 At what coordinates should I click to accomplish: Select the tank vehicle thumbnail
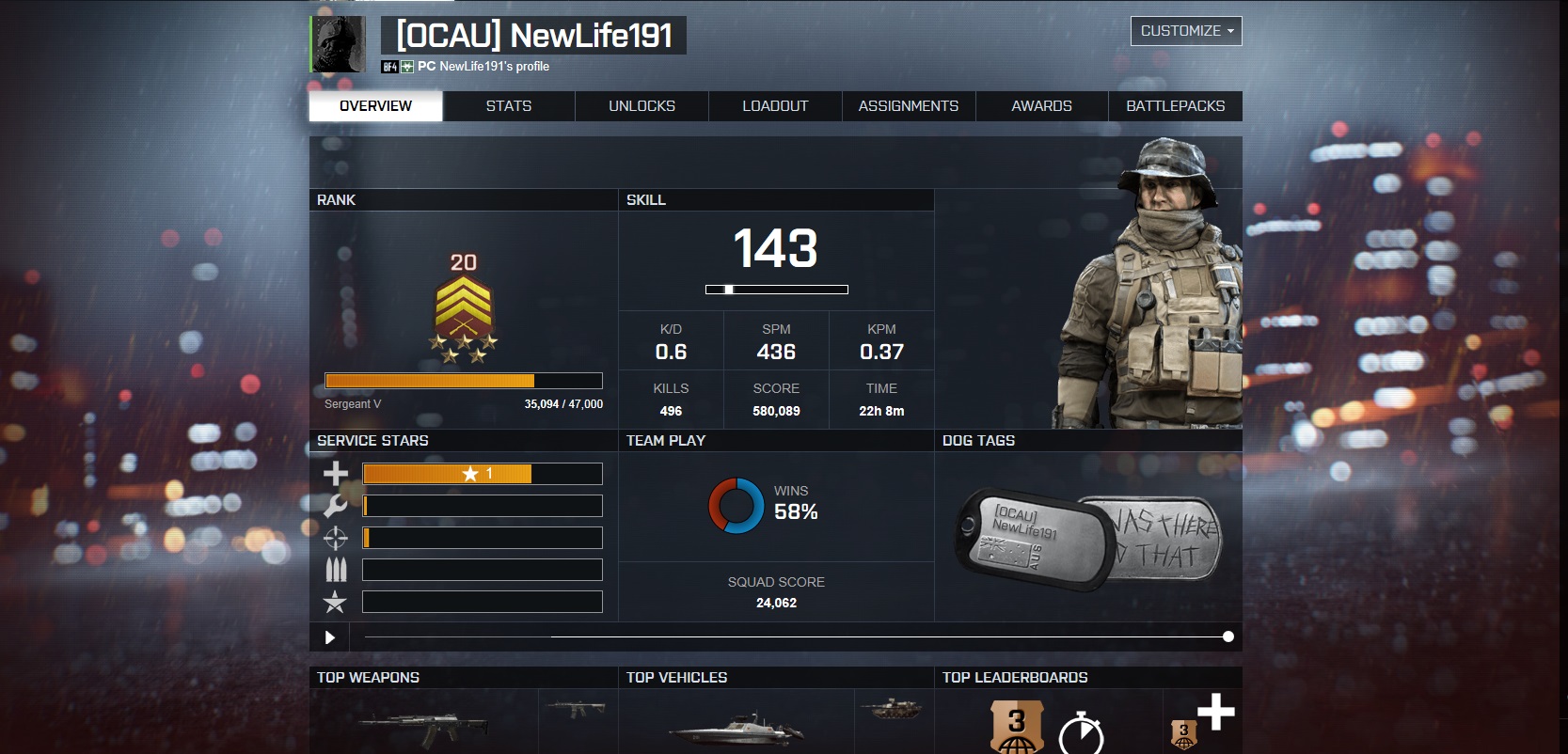(x=891, y=710)
